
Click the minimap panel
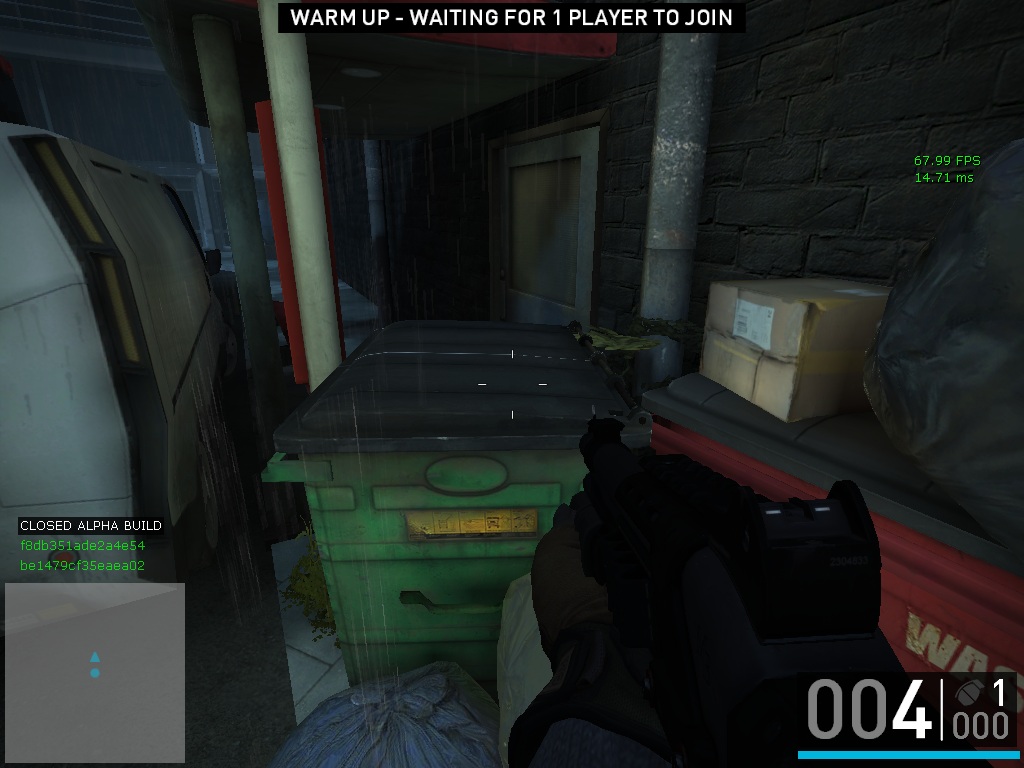(x=95, y=672)
